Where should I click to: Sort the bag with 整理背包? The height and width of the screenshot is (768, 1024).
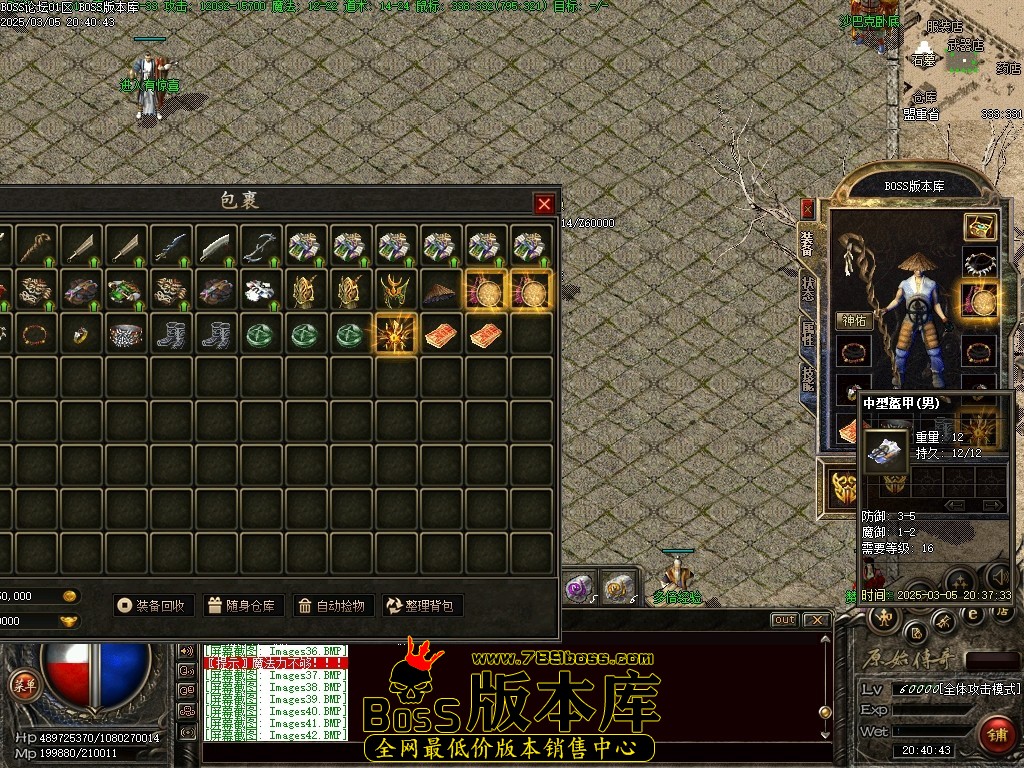click(423, 605)
